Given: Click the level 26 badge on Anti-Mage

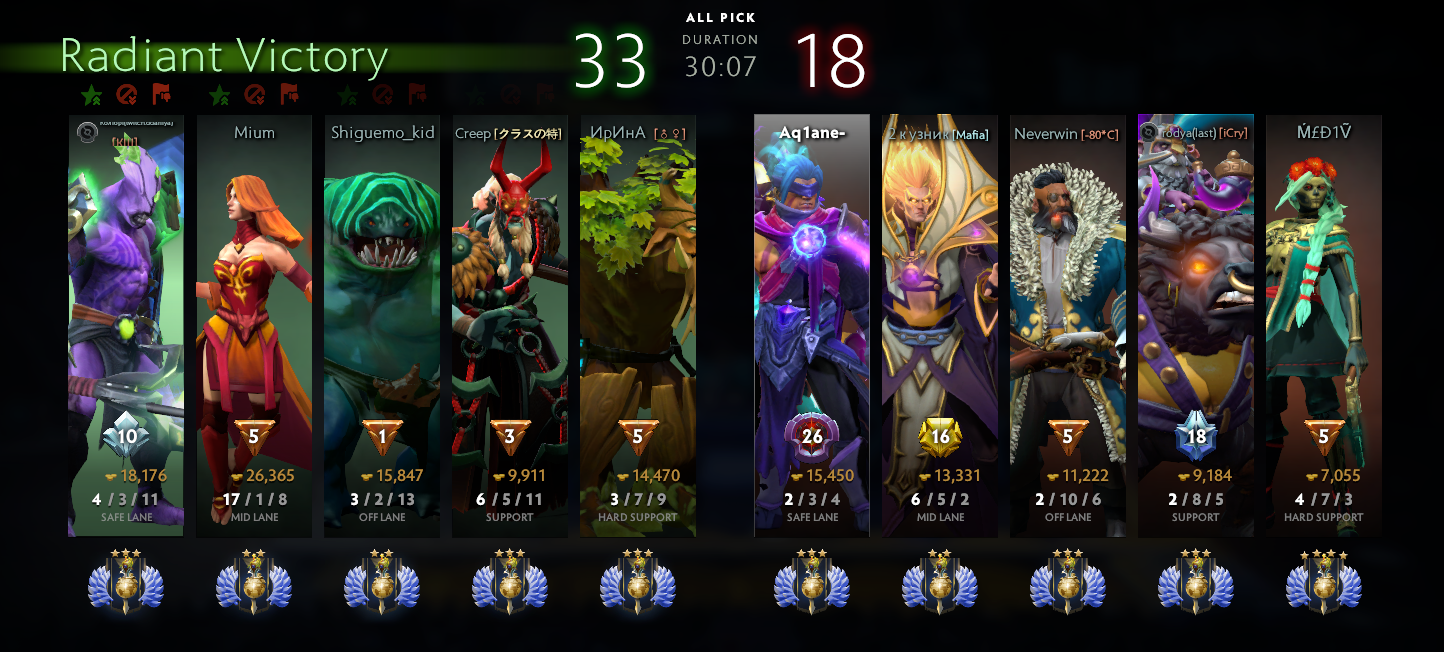Looking at the screenshot, I should (x=812, y=436).
